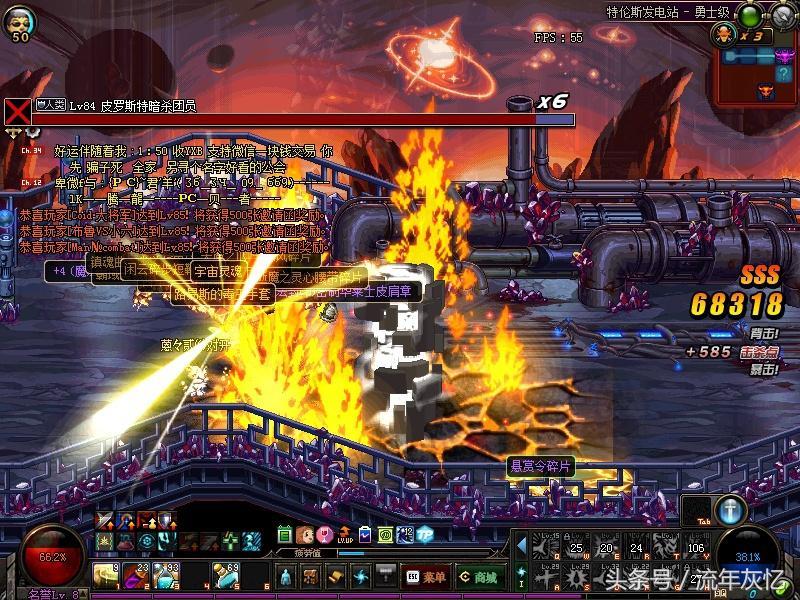Use the potion in quick slot 1
The image size is (800, 600).
tap(107, 575)
